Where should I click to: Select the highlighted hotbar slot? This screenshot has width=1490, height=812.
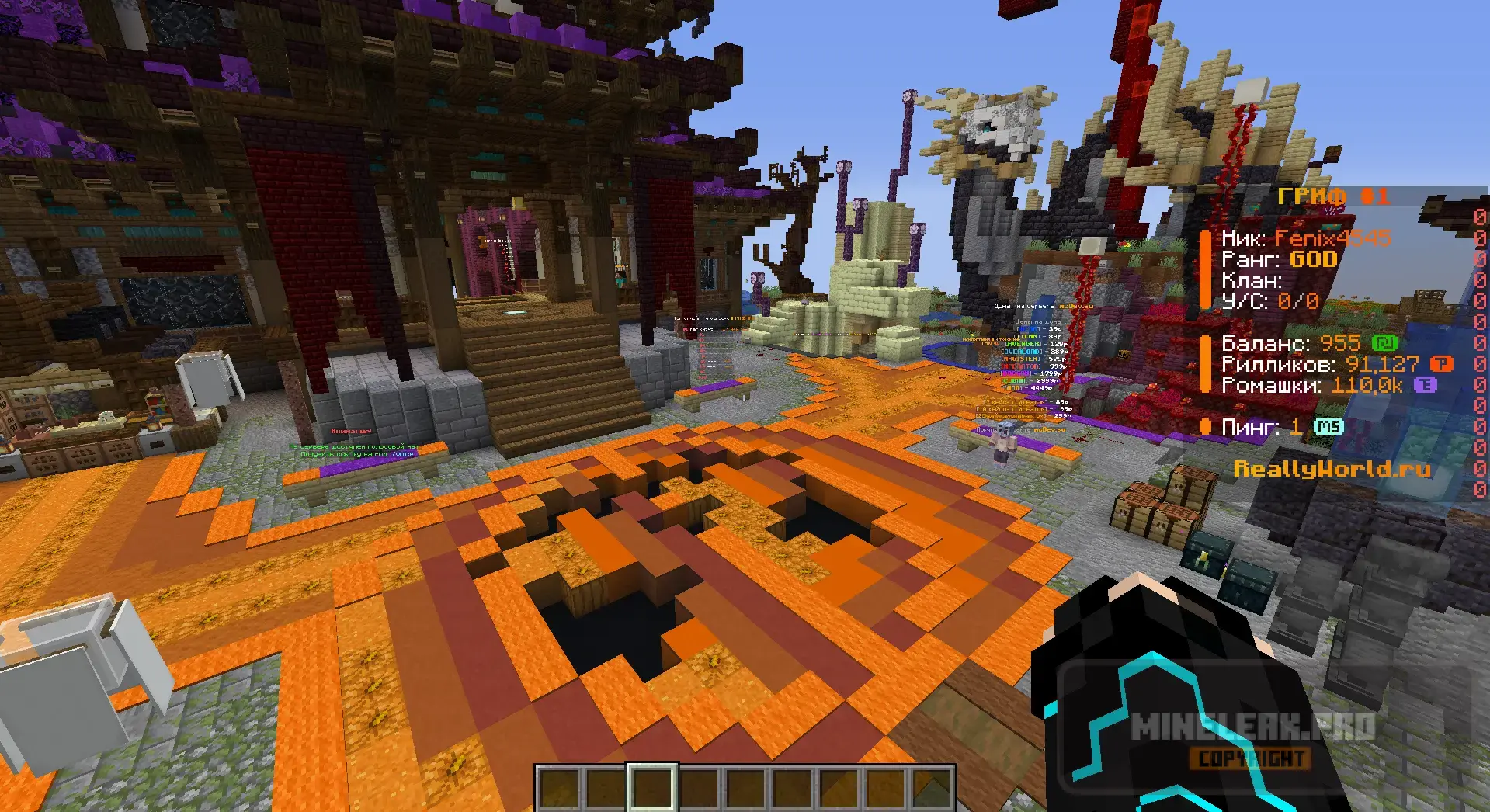click(652, 788)
